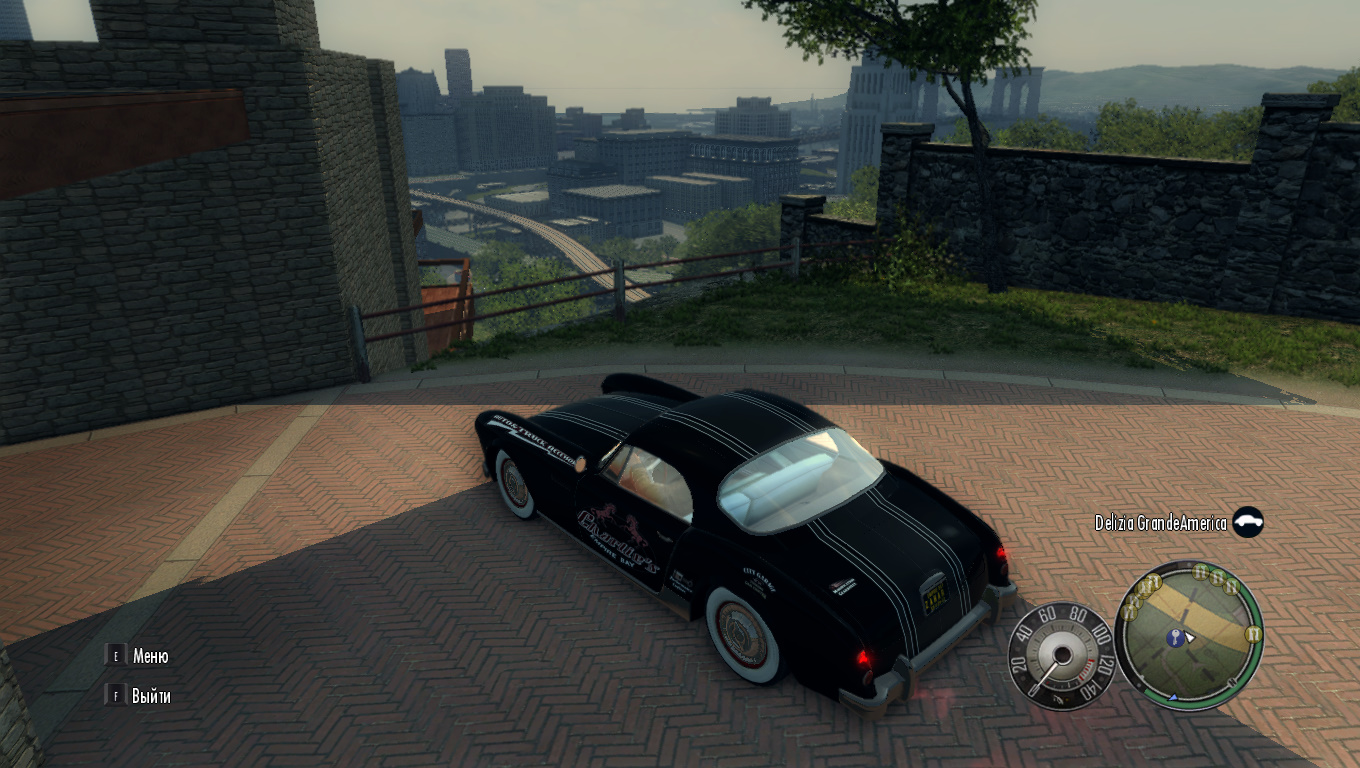Click the car icon beside Delizia GrandeAmerica
The width and height of the screenshot is (1360, 768).
pyautogui.click(x=1247, y=522)
